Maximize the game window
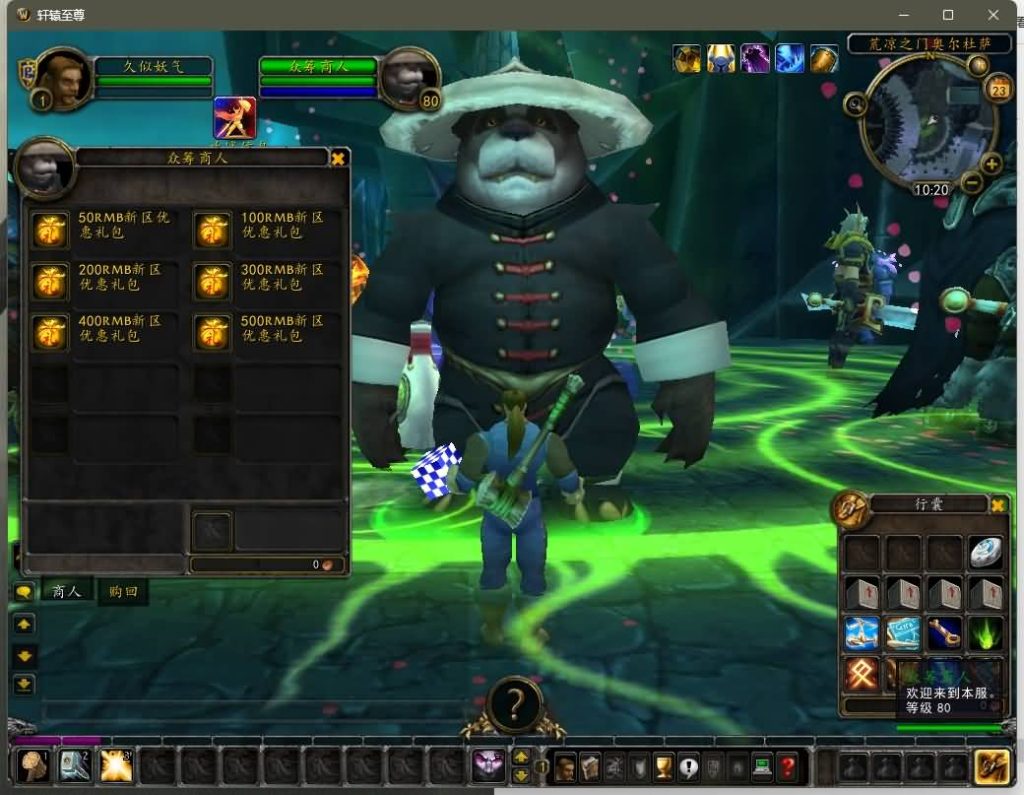Screen dimensions: 1024x795 tap(948, 15)
